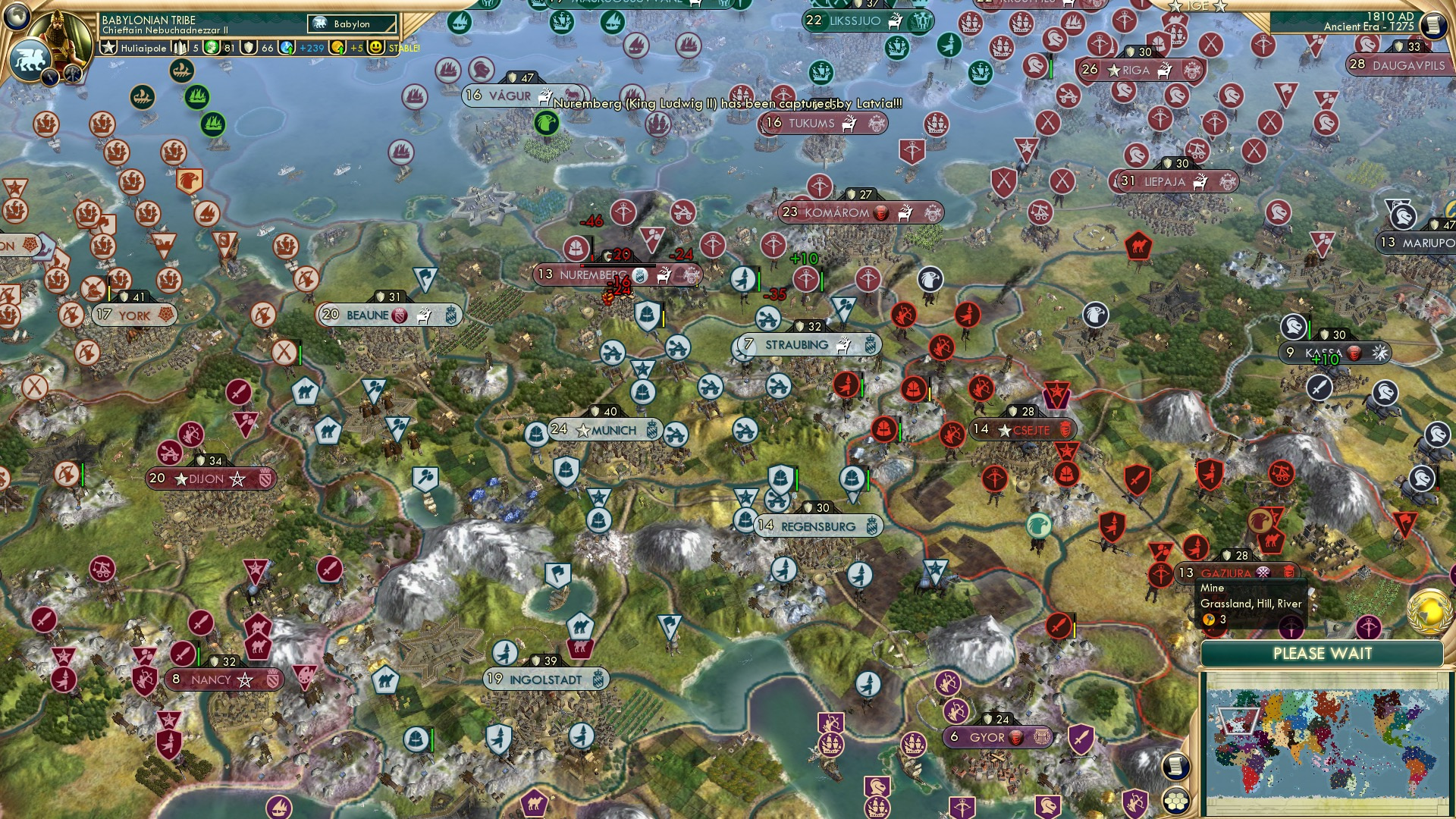The height and width of the screenshot is (819, 1456).
Task: Click the gold coin income icon showing +5
Action: 336,47
